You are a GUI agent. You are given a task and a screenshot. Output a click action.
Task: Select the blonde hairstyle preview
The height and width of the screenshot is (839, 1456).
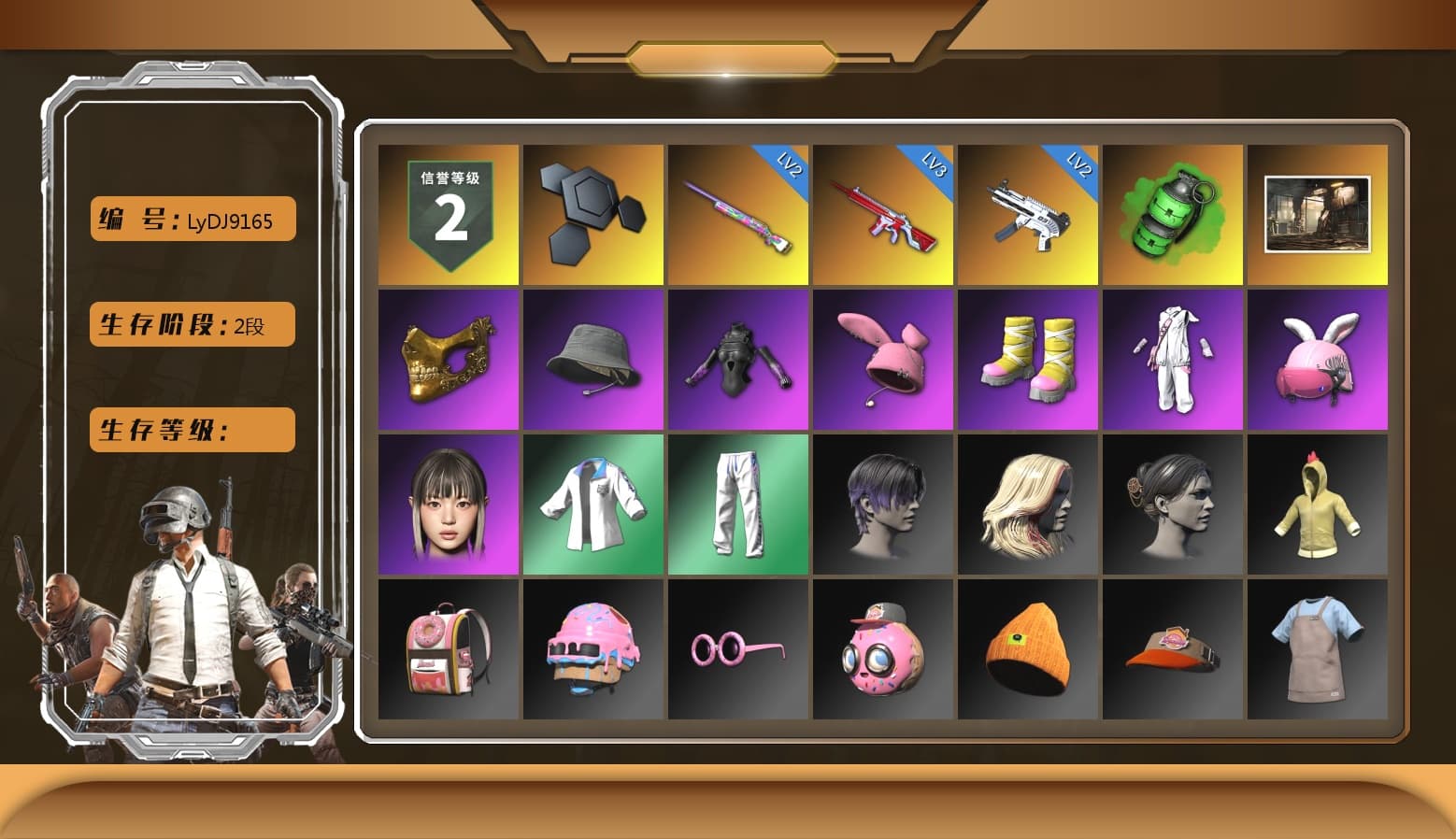point(1028,505)
